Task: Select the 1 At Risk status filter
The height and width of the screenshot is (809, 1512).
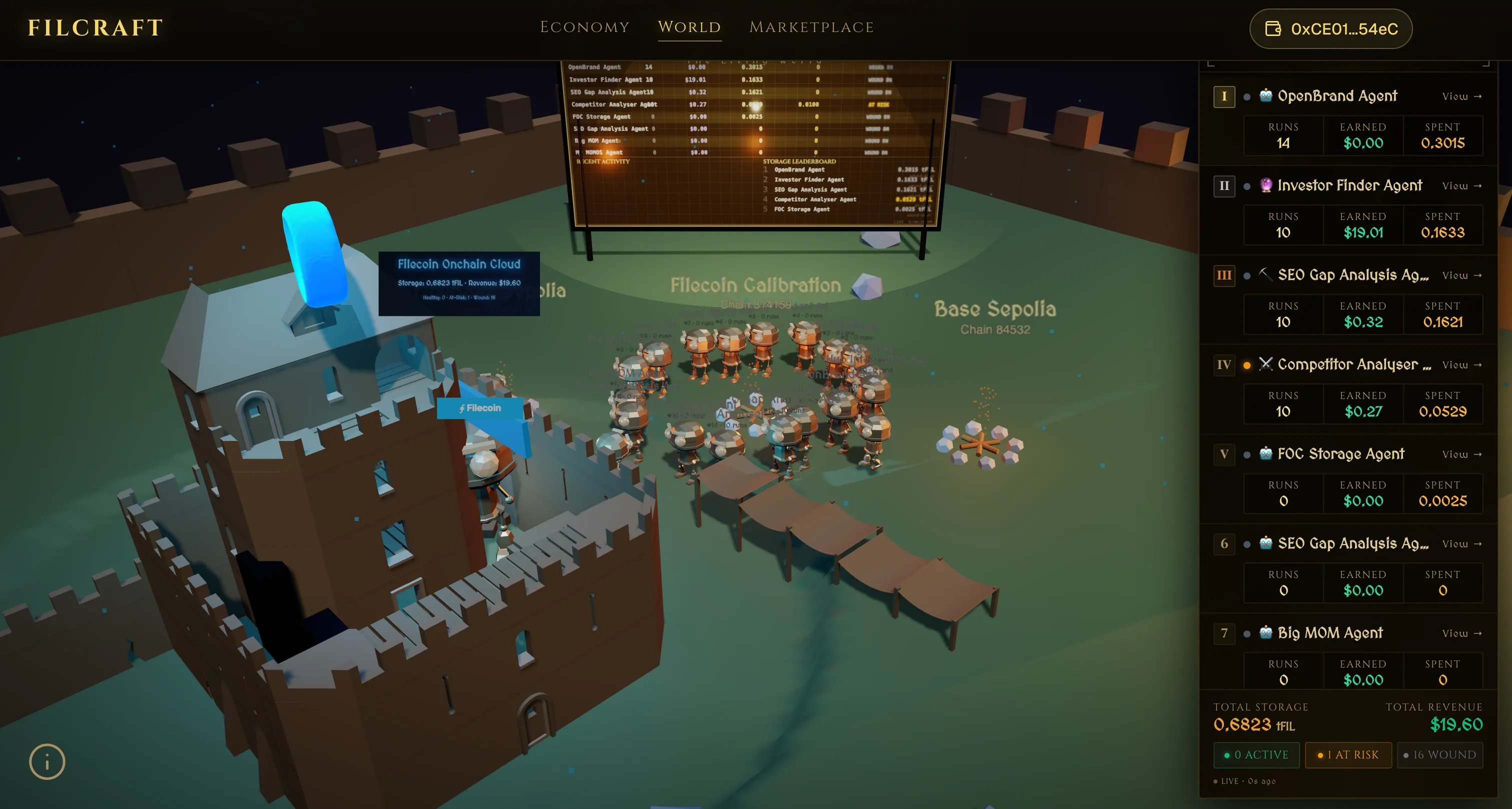Action: click(1347, 755)
